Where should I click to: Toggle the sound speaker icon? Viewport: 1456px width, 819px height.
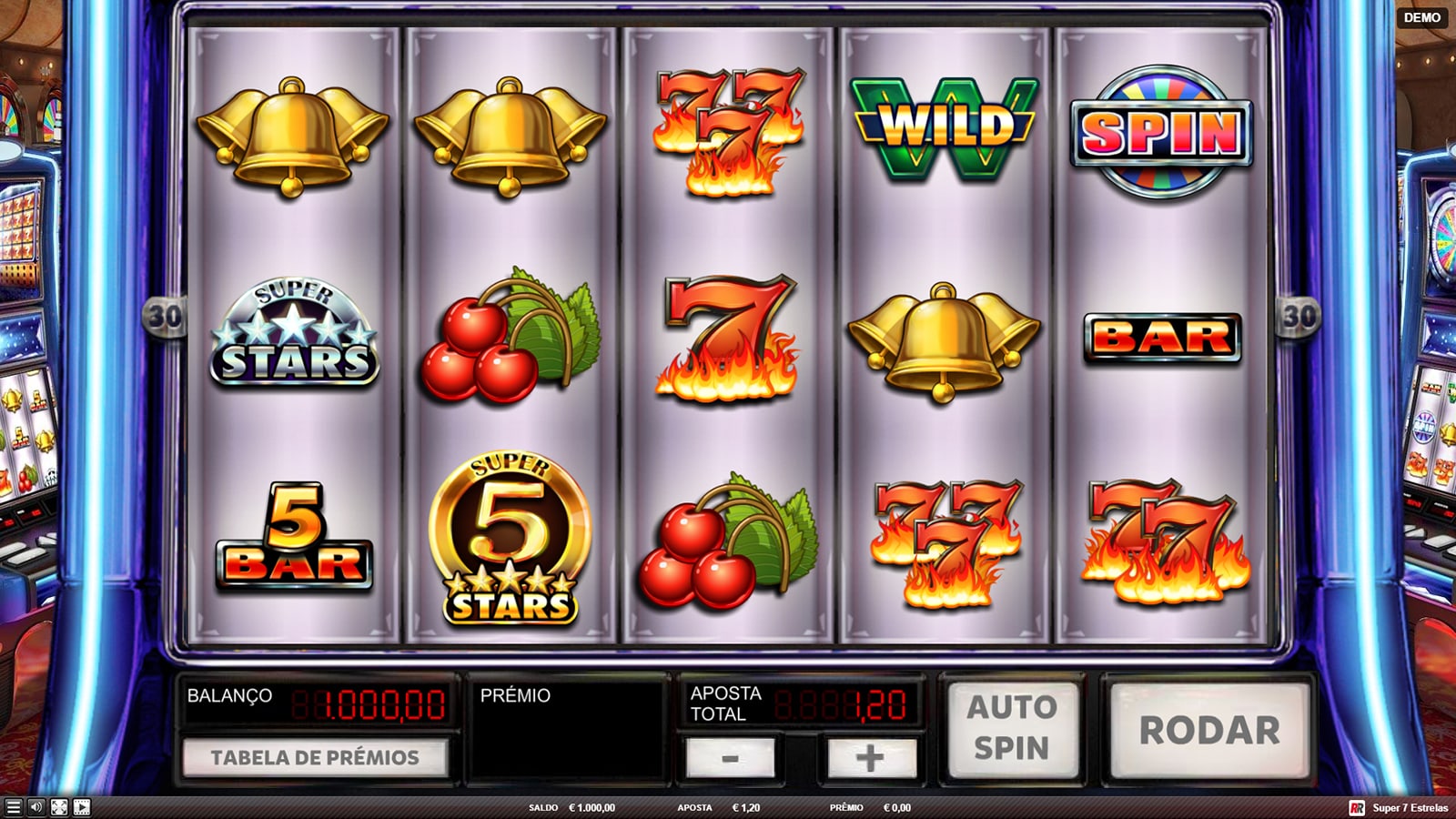(36, 807)
